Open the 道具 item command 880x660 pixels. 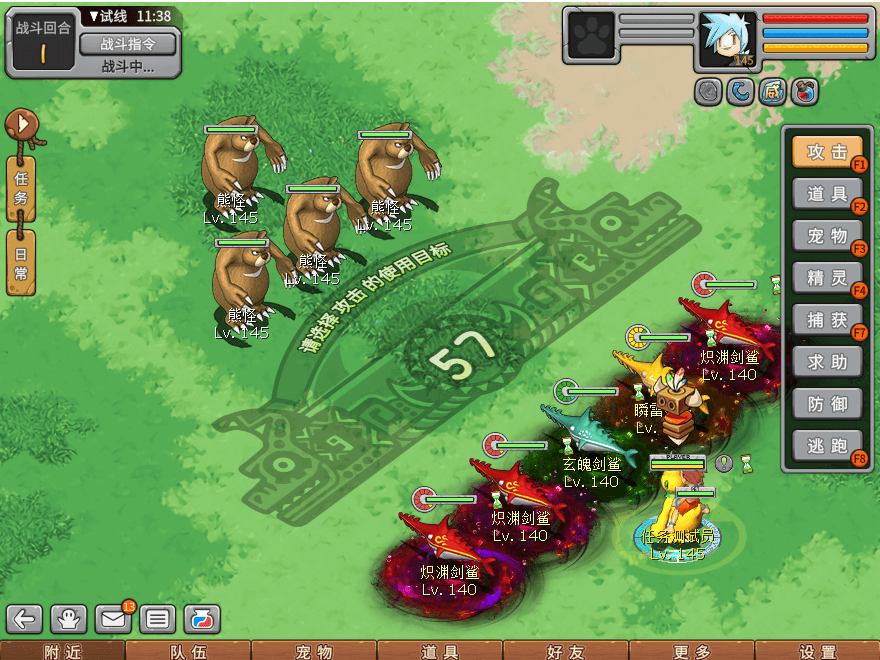827,194
